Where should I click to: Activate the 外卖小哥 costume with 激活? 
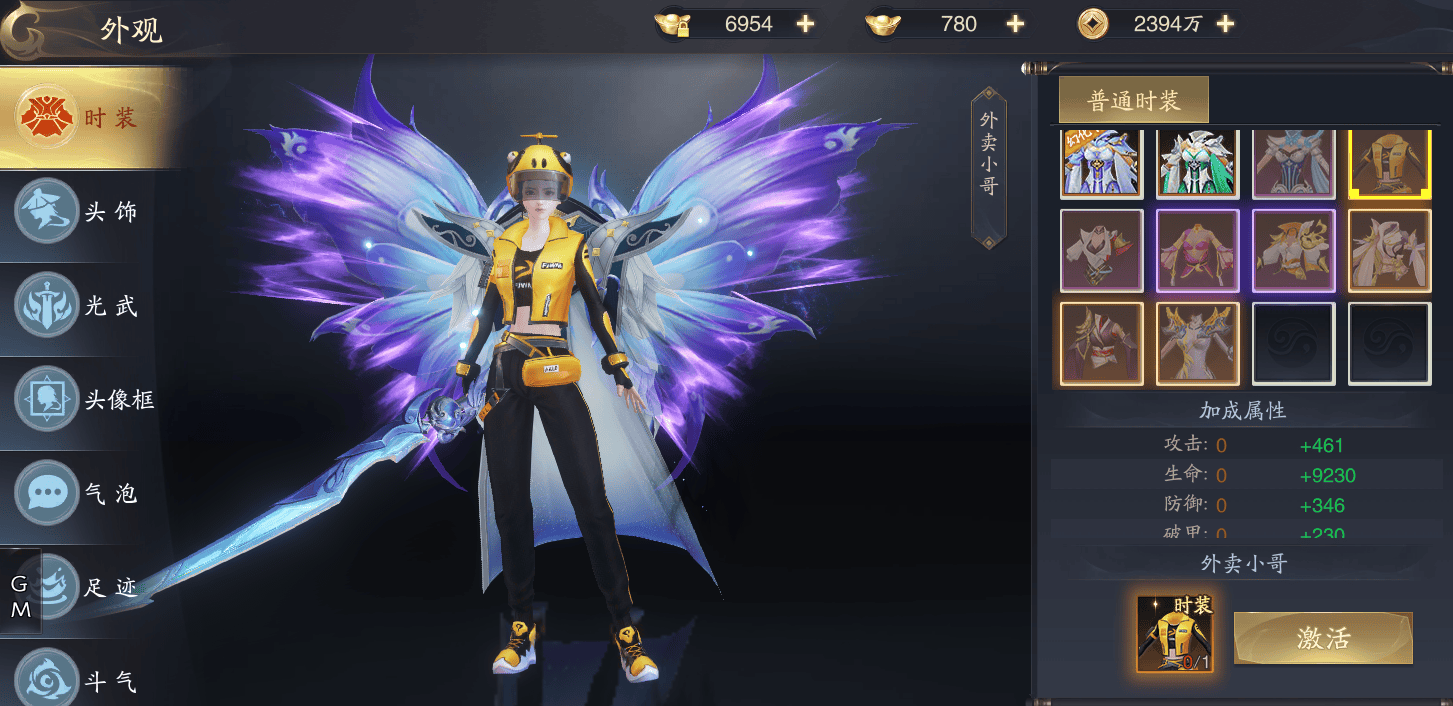[x=1323, y=638]
